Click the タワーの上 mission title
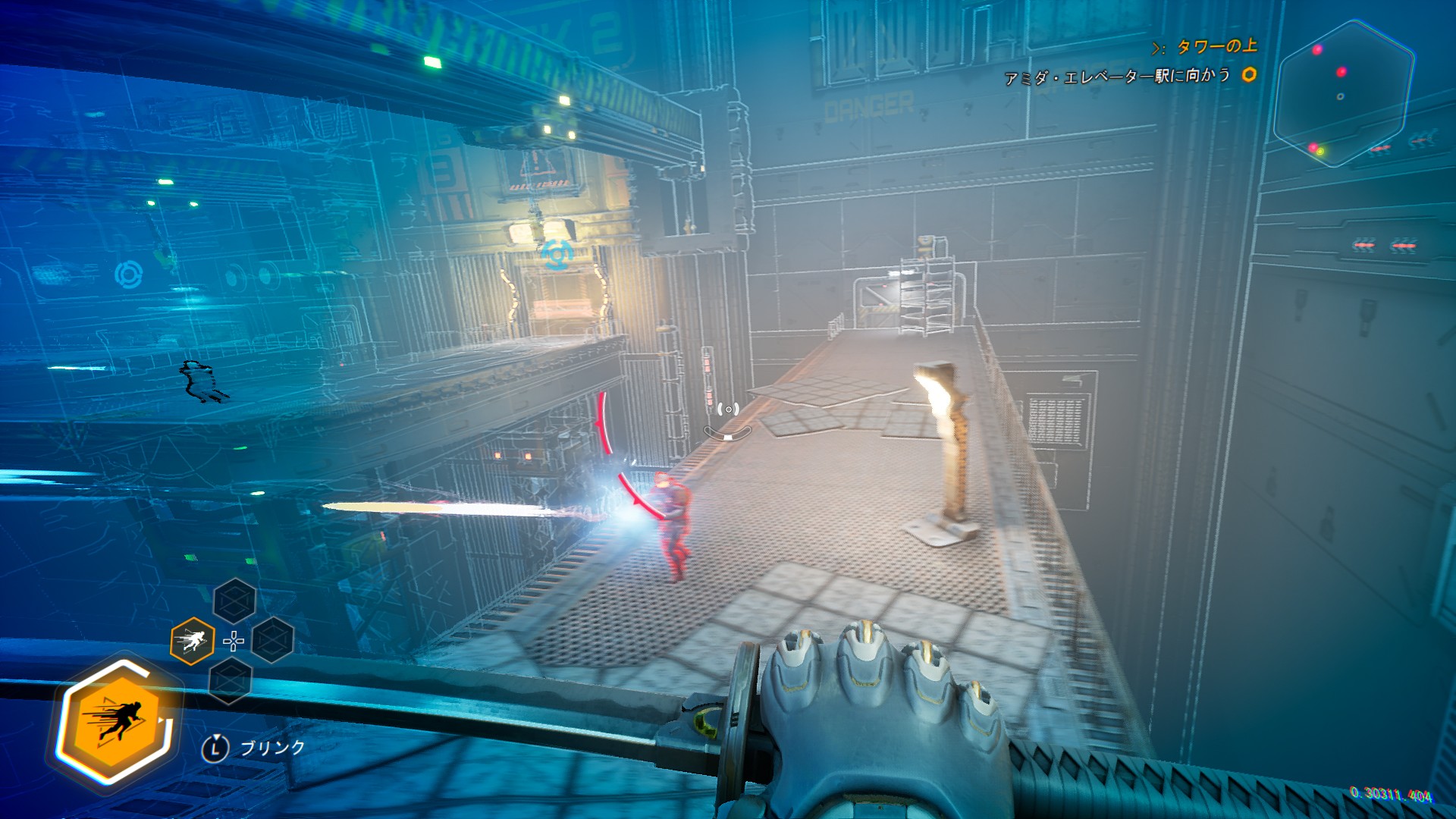The height and width of the screenshot is (819, 1456). pyautogui.click(x=1216, y=47)
